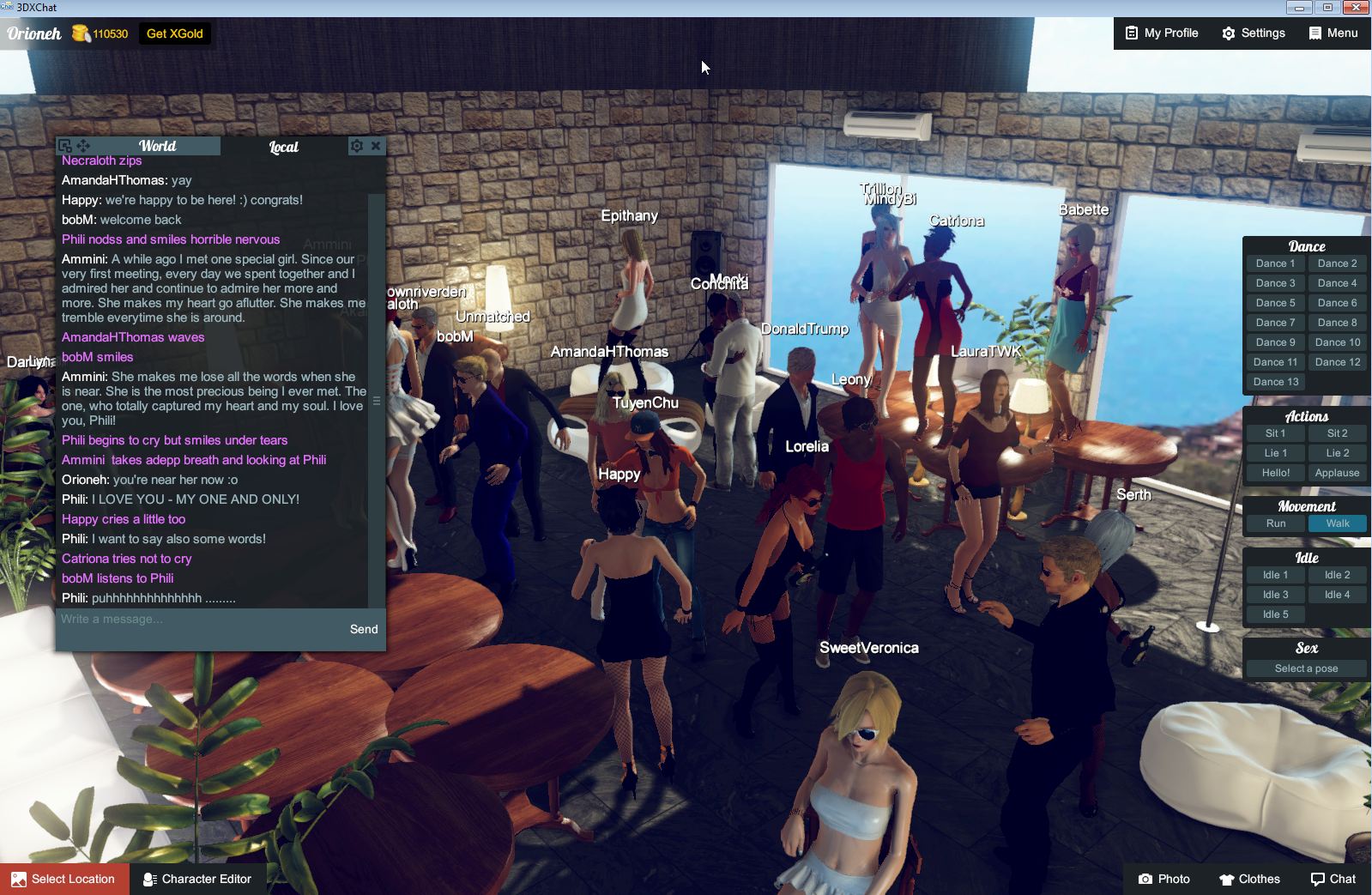1372x895 pixels.
Task: Click the XGold coins icon
Action: point(81,33)
